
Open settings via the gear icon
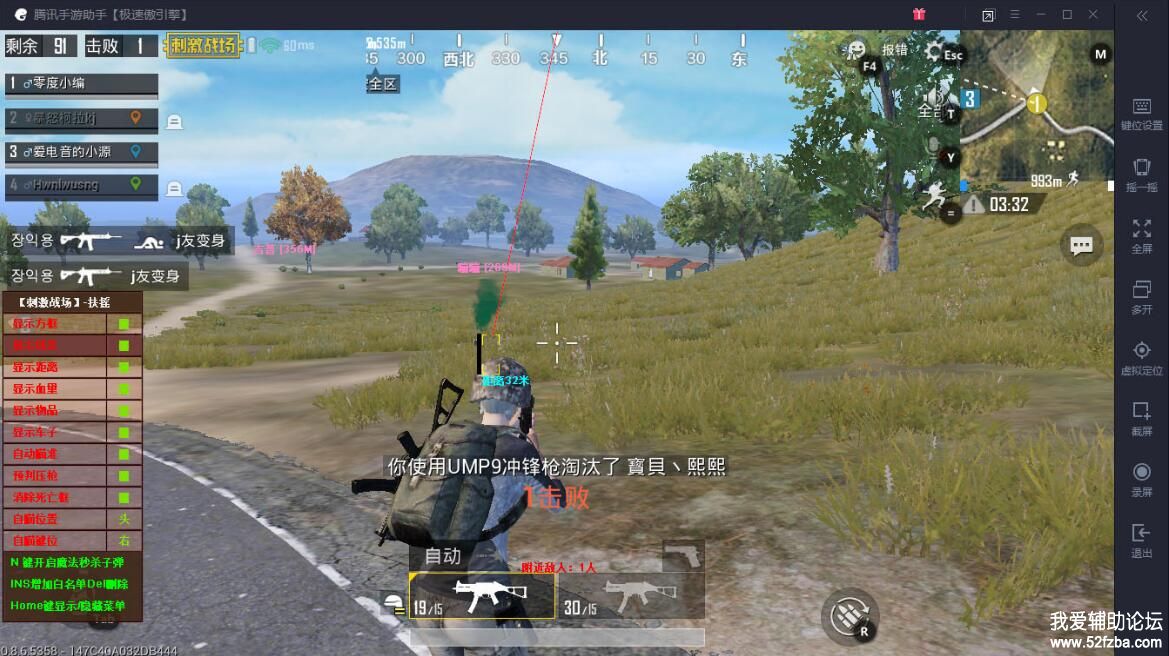[x=935, y=51]
